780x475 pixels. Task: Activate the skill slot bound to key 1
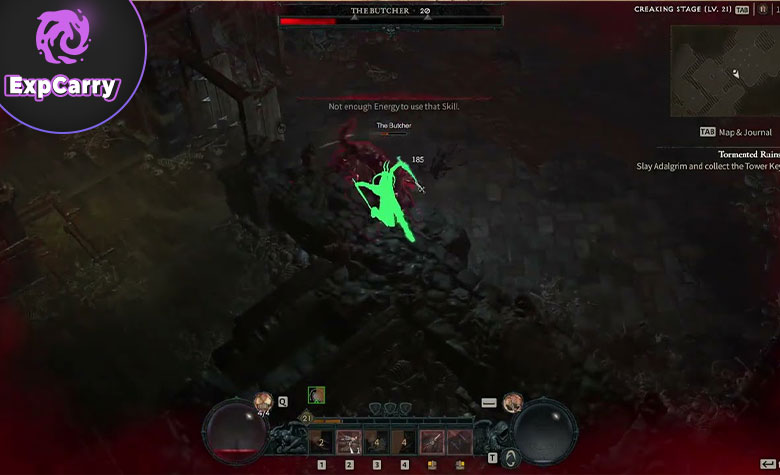click(321, 442)
